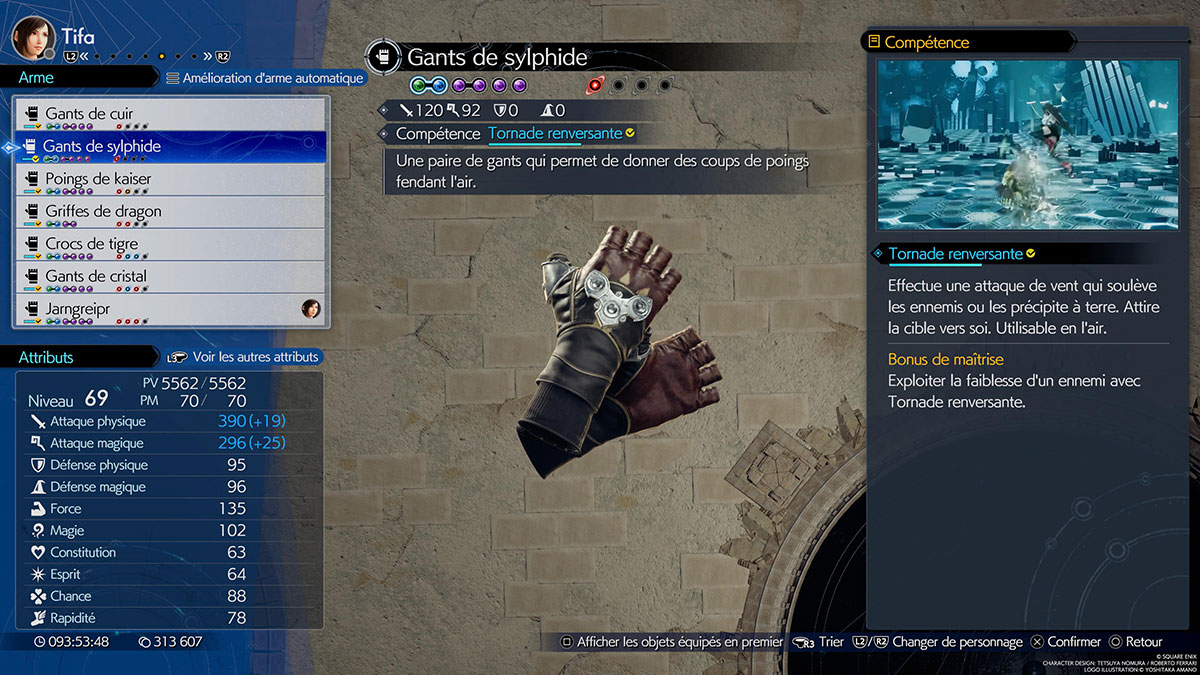Choose the Trier sort option
The image size is (1200, 675).
click(x=820, y=642)
